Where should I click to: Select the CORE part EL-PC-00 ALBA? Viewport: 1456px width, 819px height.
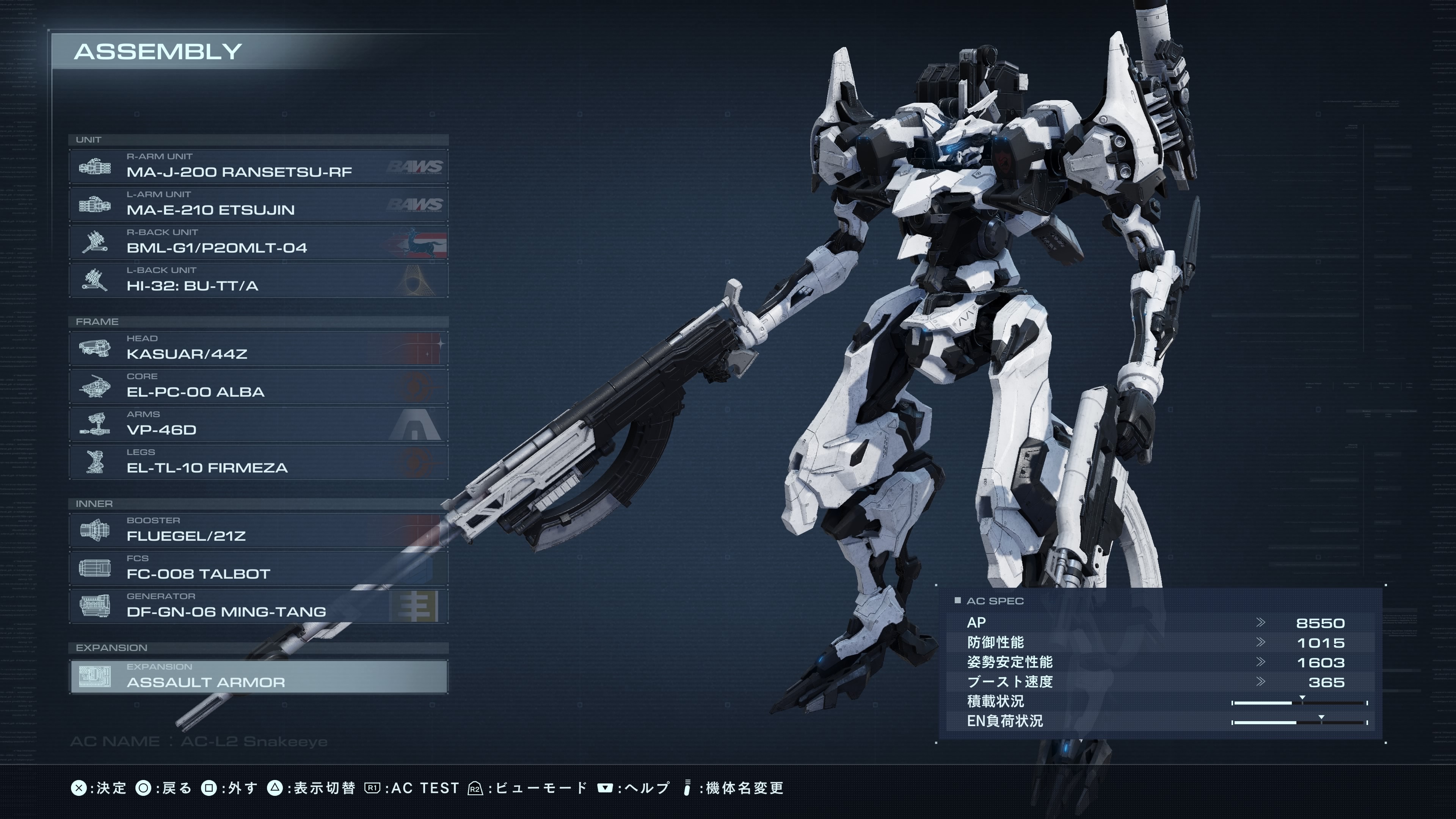pyautogui.click(x=258, y=386)
